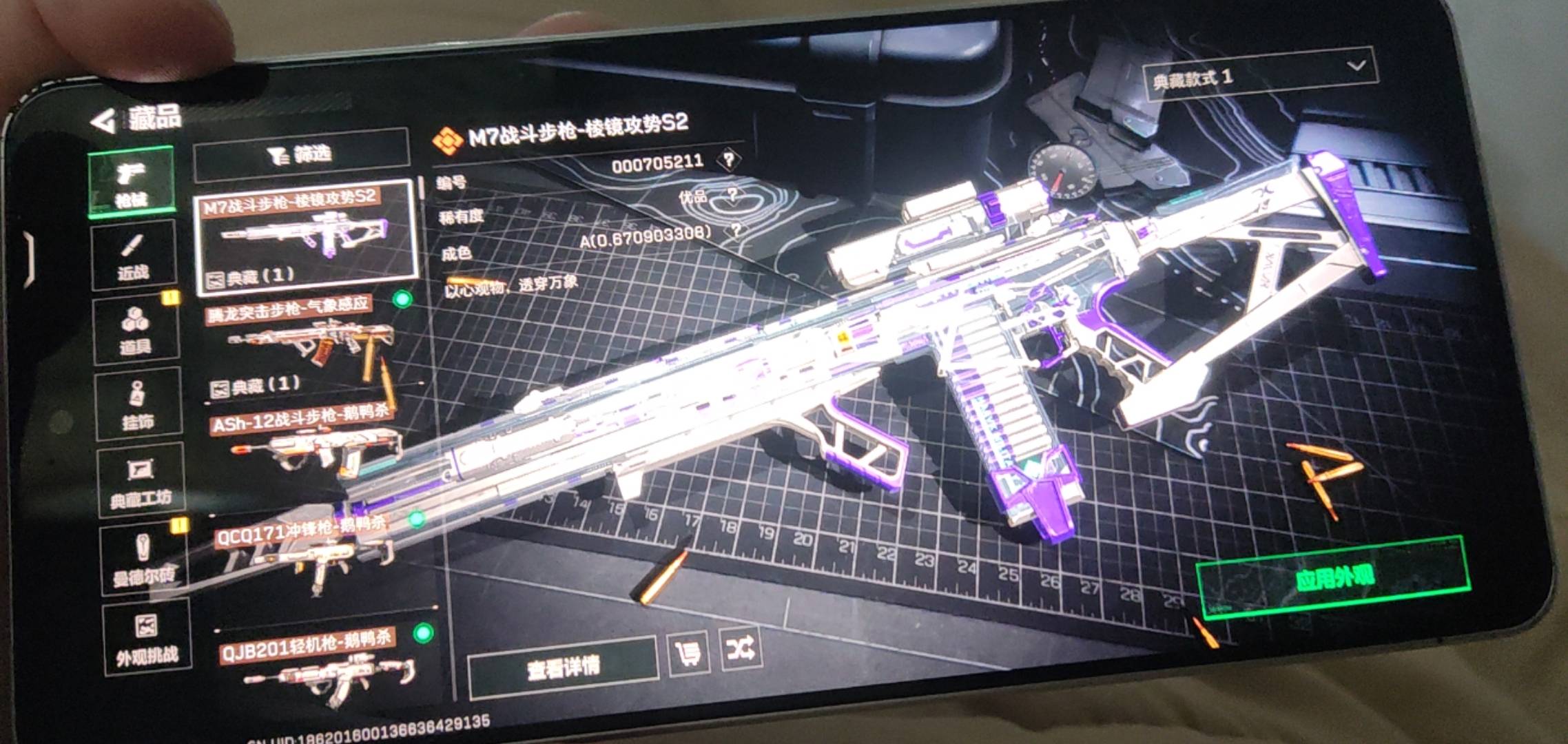Open the 典藏工坊 workshop tab
The height and width of the screenshot is (744, 1568).
click(141, 481)
